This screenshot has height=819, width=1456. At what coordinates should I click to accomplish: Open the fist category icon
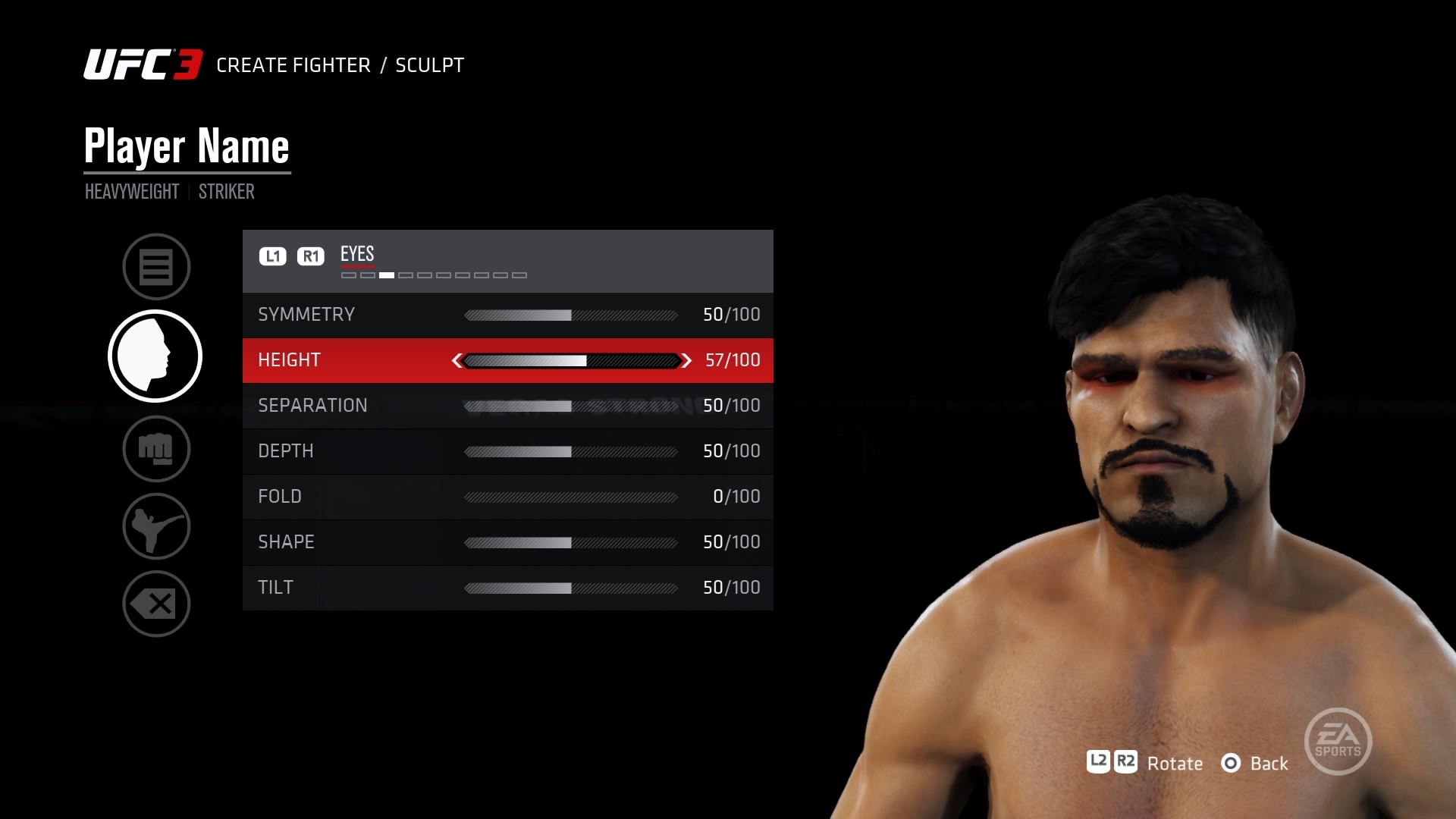pyautogui.click(x=156, y=449)
